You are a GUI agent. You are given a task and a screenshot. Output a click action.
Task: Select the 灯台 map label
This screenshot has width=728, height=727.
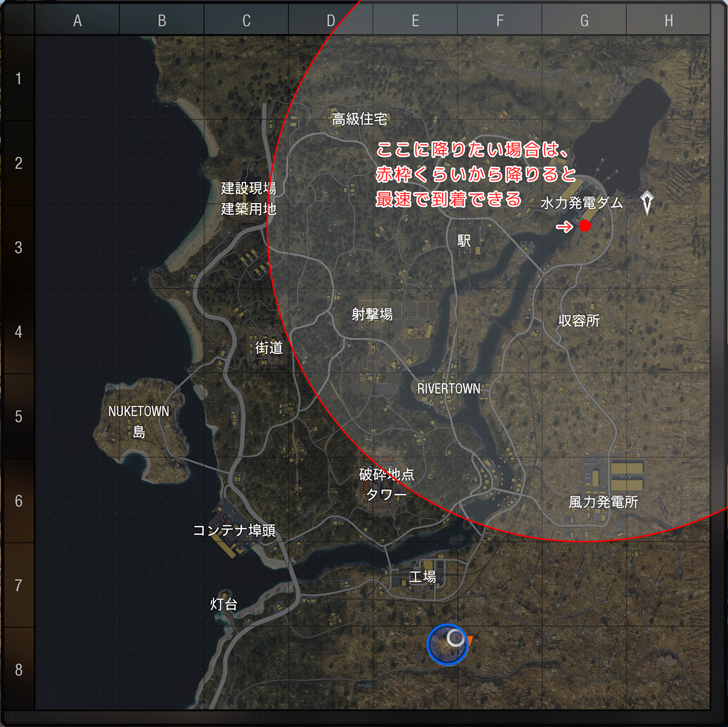pyautogui.click(x=223, y=604)
